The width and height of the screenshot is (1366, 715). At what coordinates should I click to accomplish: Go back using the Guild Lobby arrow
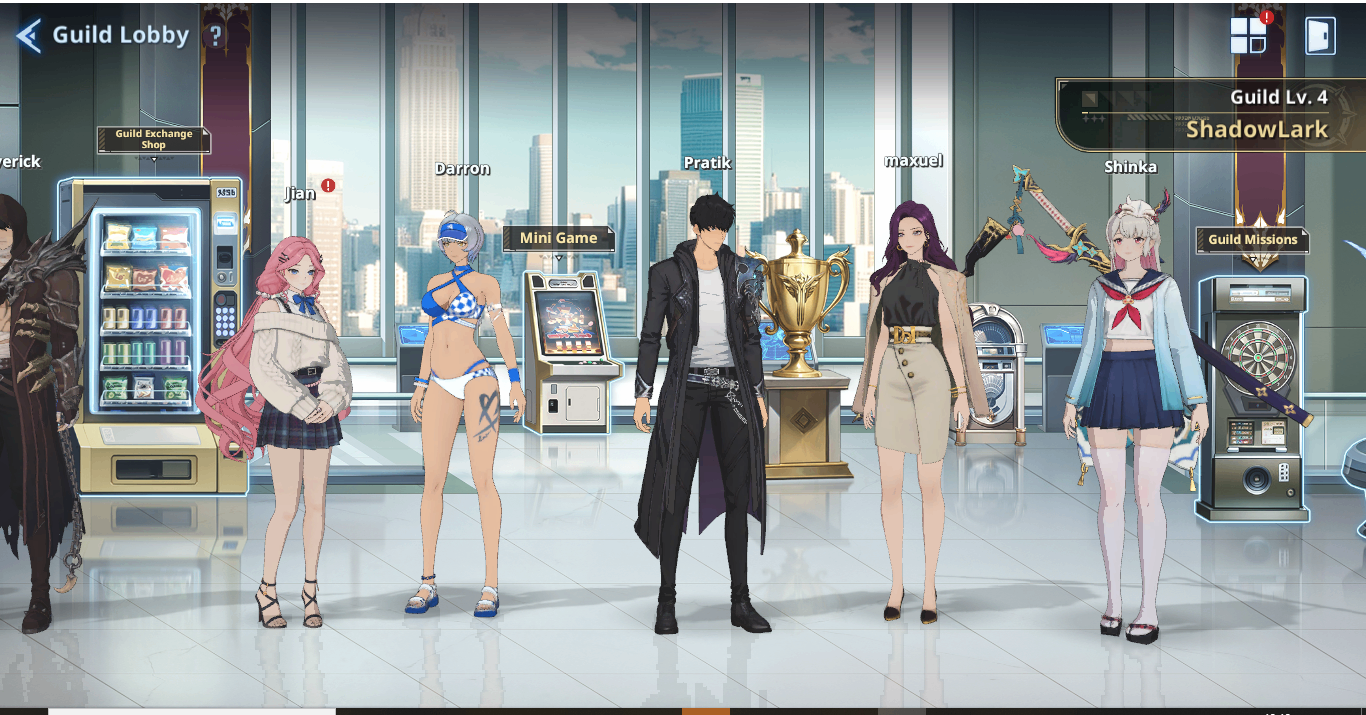point(28,36)
